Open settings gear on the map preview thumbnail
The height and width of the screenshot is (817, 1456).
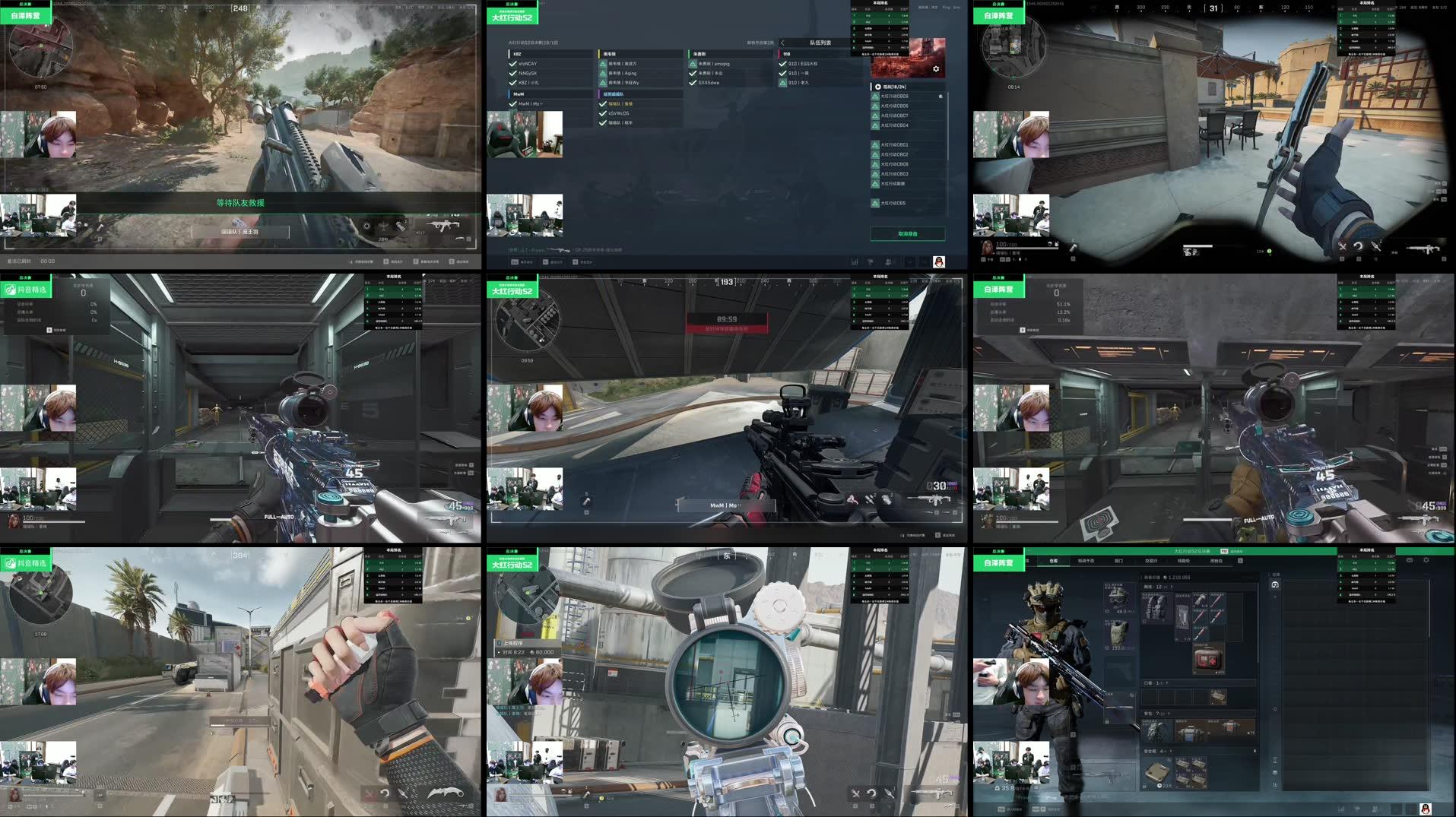937,68
